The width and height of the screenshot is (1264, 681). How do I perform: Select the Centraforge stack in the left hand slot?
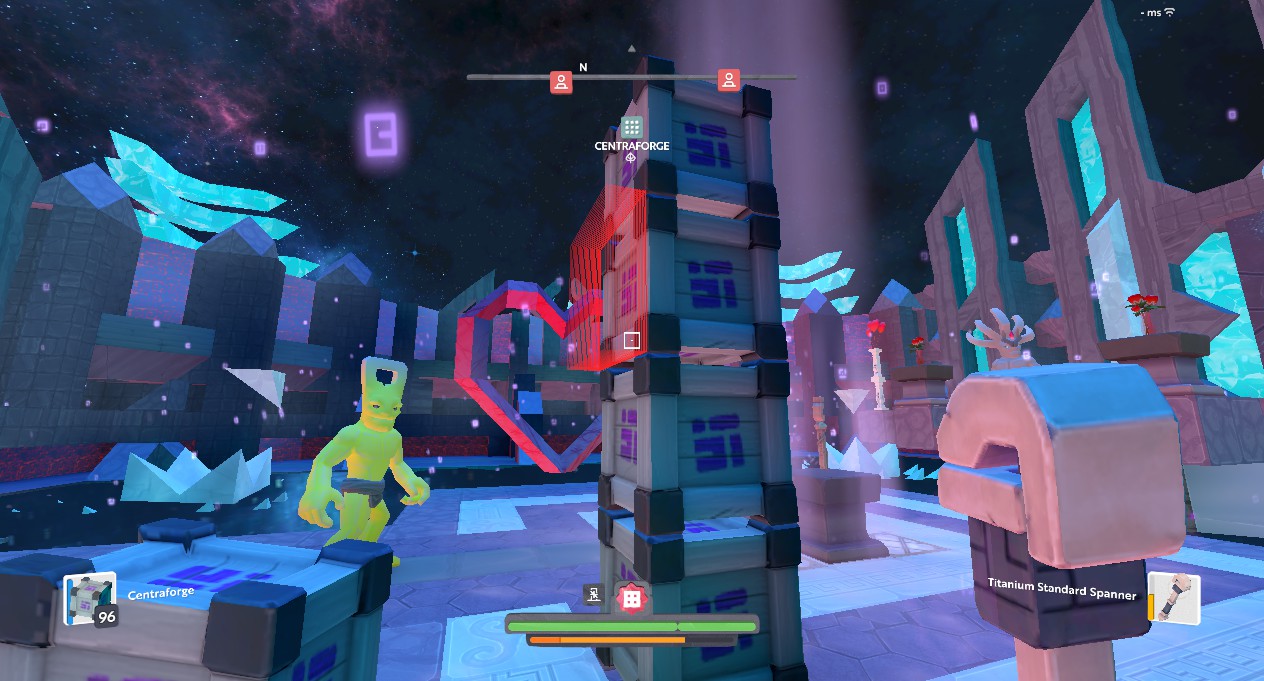point(89,599)
